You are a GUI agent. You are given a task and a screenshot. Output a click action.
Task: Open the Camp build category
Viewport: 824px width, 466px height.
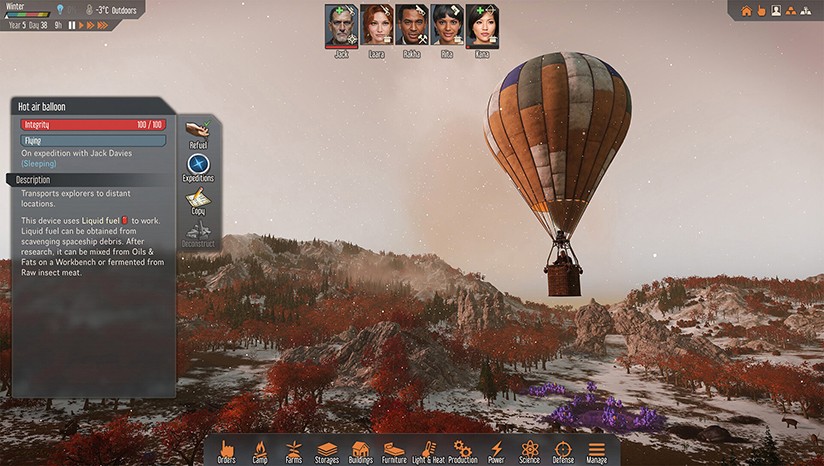coord(259,450)
